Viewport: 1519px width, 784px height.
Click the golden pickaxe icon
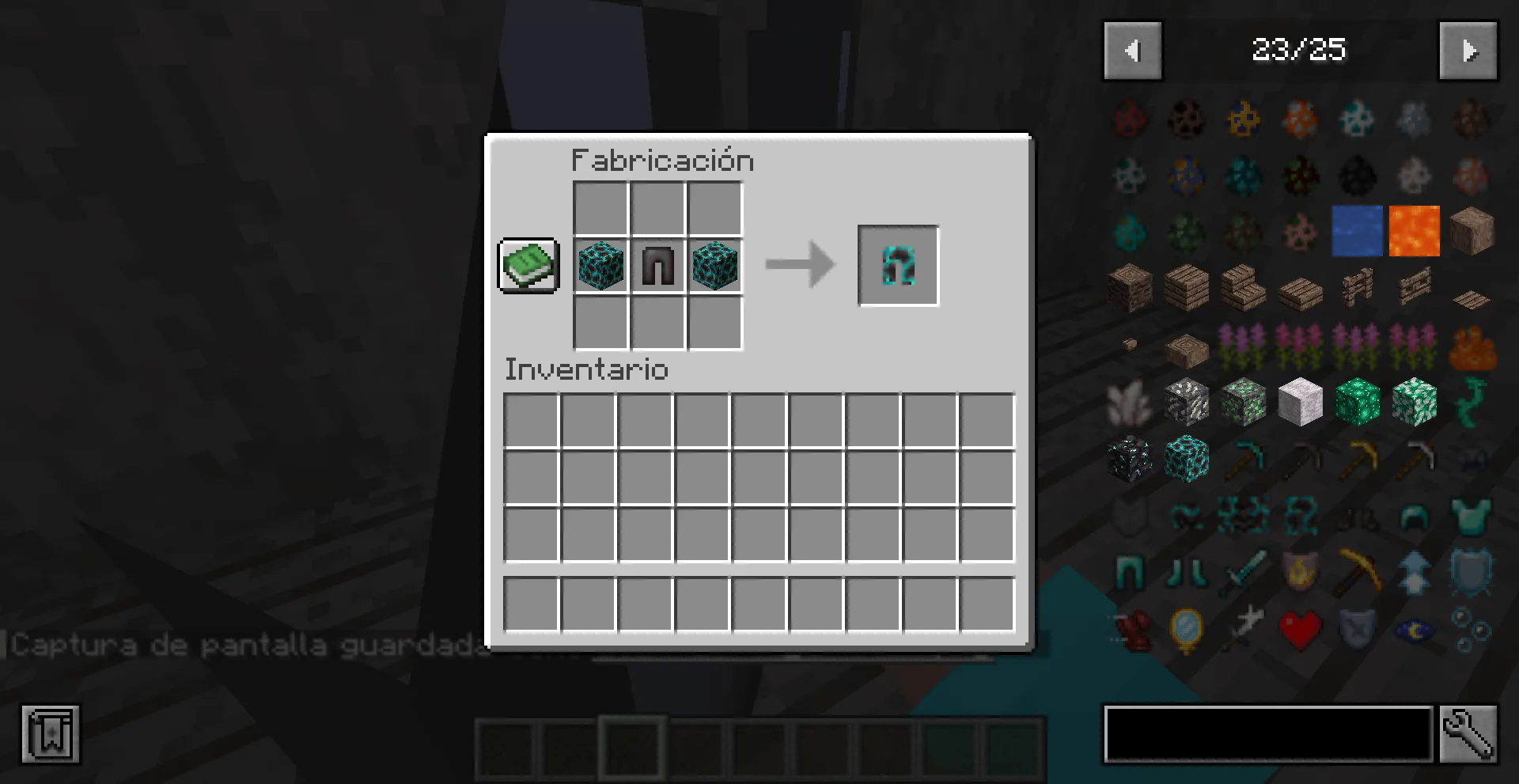tap(1358, 571)
